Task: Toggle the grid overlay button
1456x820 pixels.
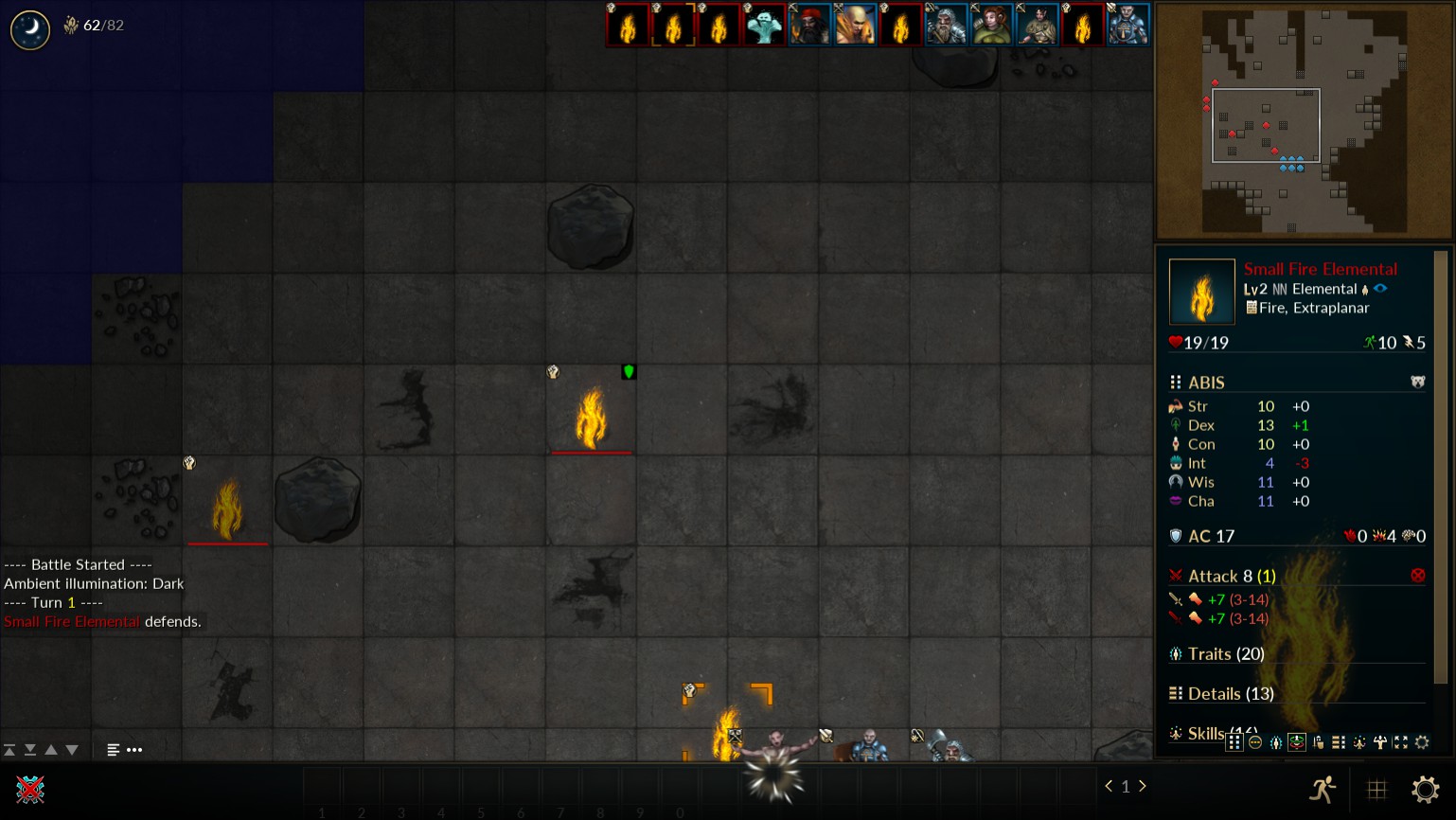Action: (x=1376, y=789)
